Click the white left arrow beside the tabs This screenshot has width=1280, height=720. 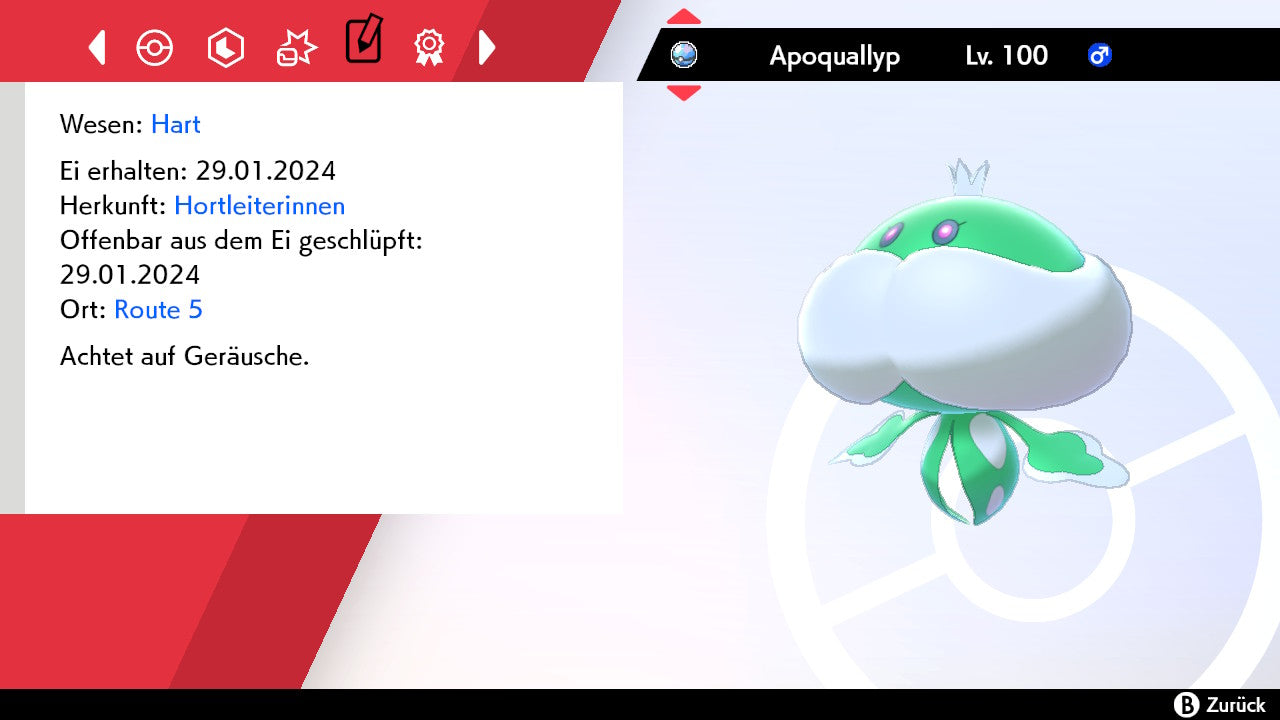pyautogui.click(x=97, y=47)
